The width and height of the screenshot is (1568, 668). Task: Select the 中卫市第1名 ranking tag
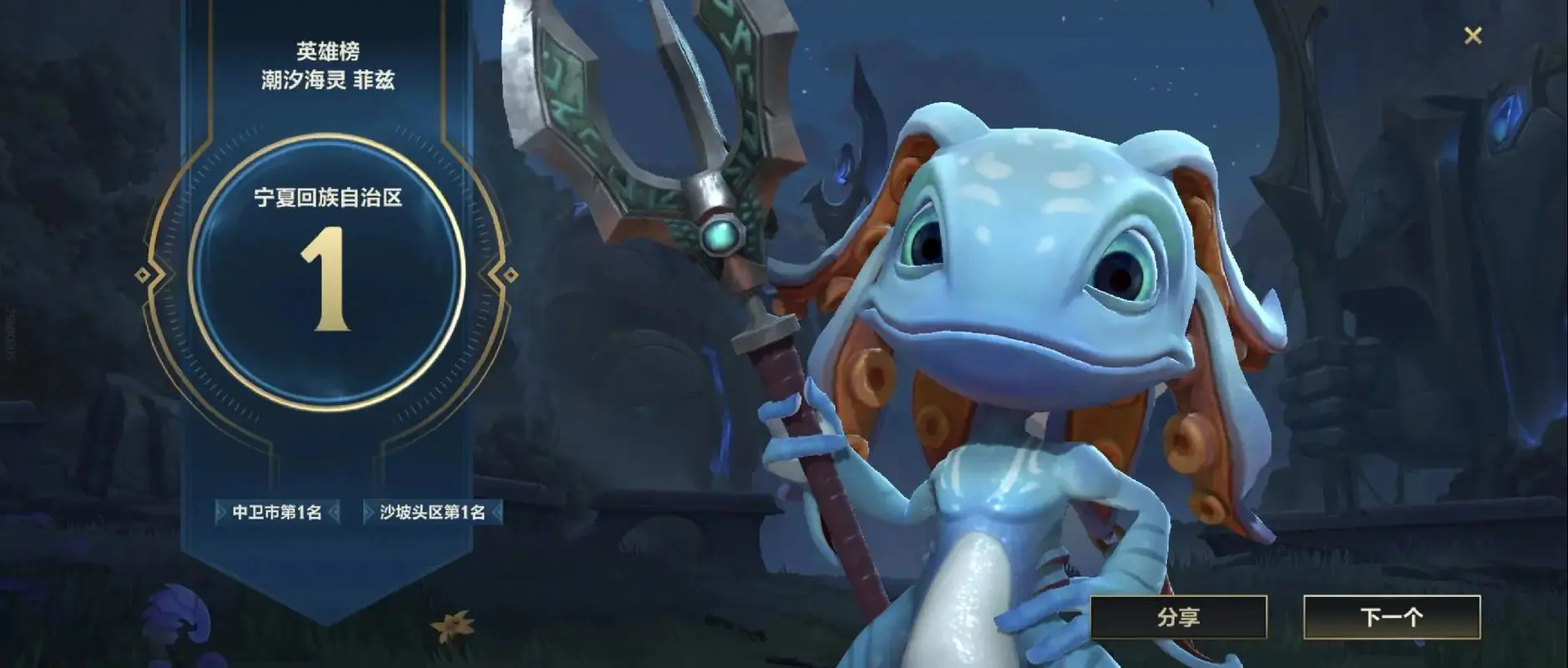tap(277, 512)
